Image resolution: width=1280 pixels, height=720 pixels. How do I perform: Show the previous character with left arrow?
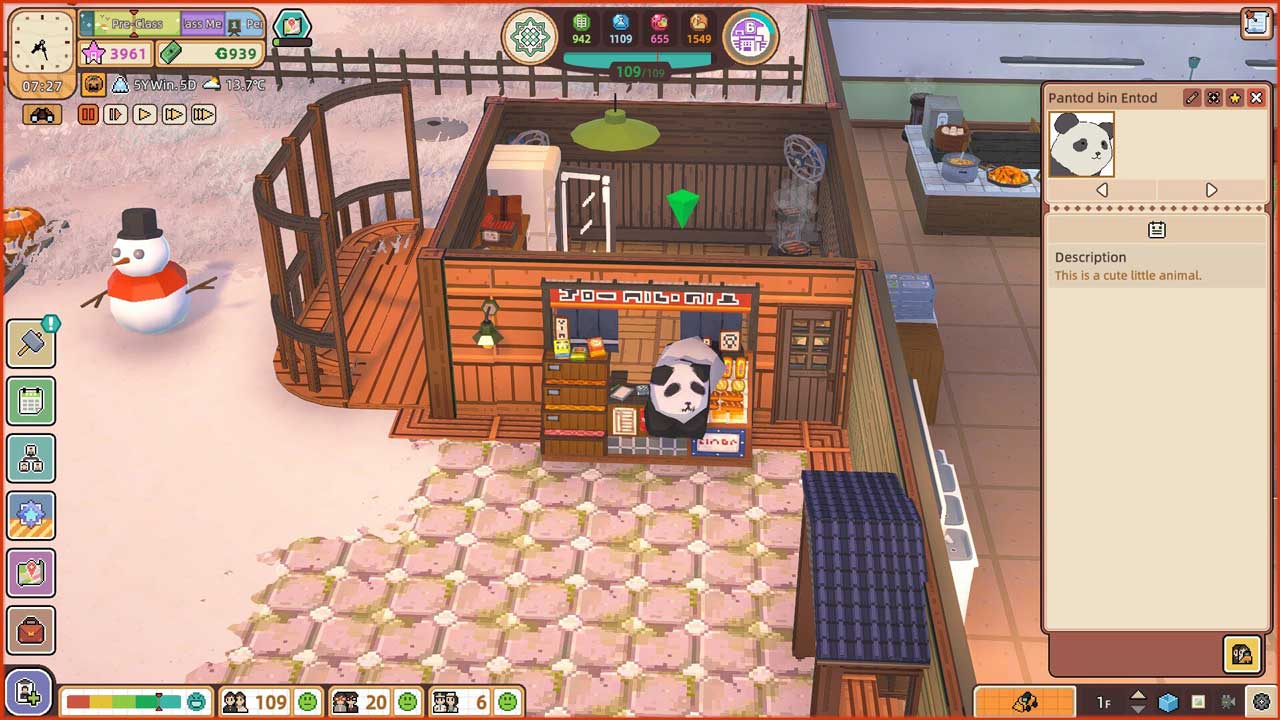click(1101, 190)
